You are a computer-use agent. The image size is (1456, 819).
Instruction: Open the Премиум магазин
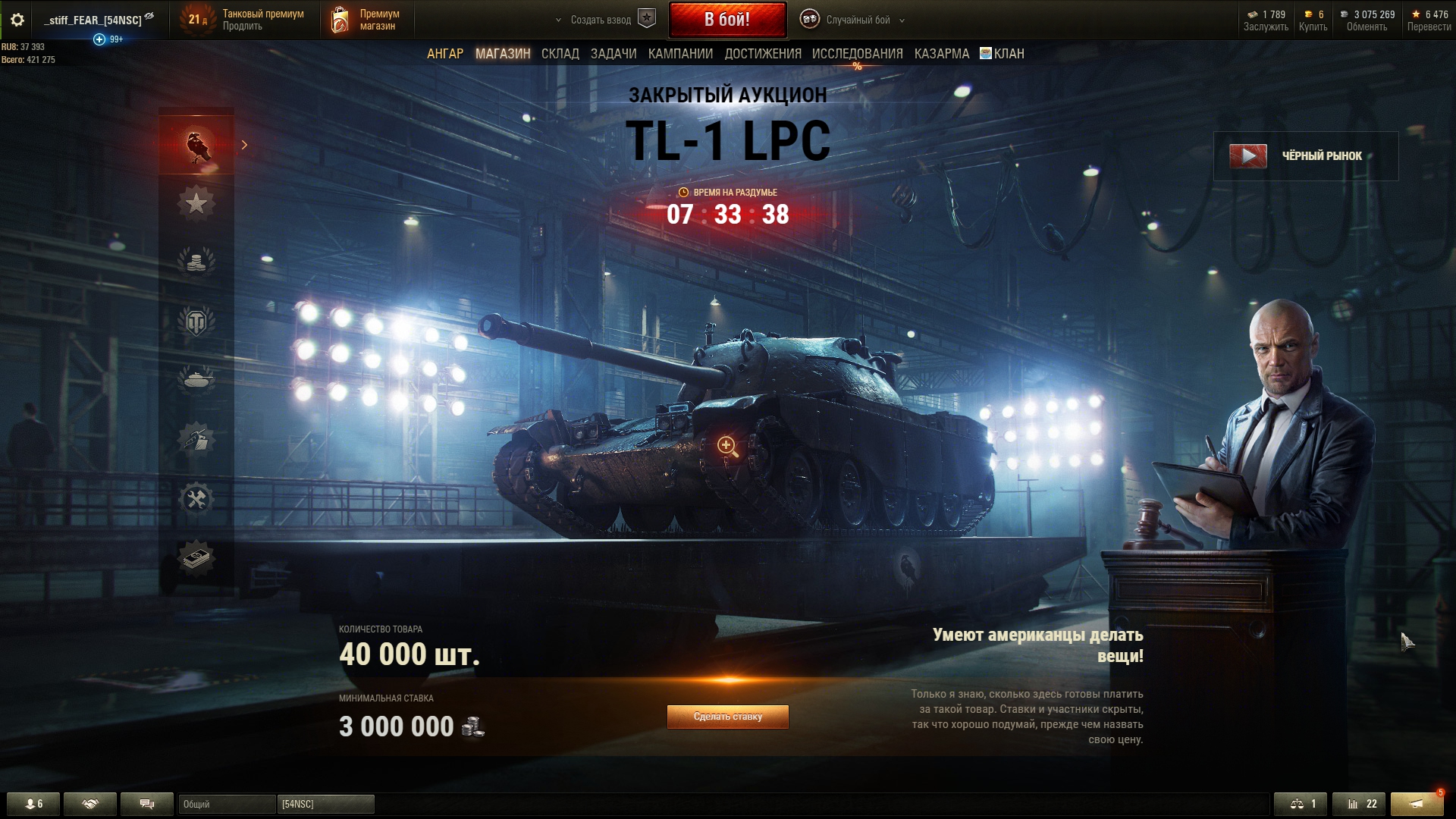[x=366, y=20]
